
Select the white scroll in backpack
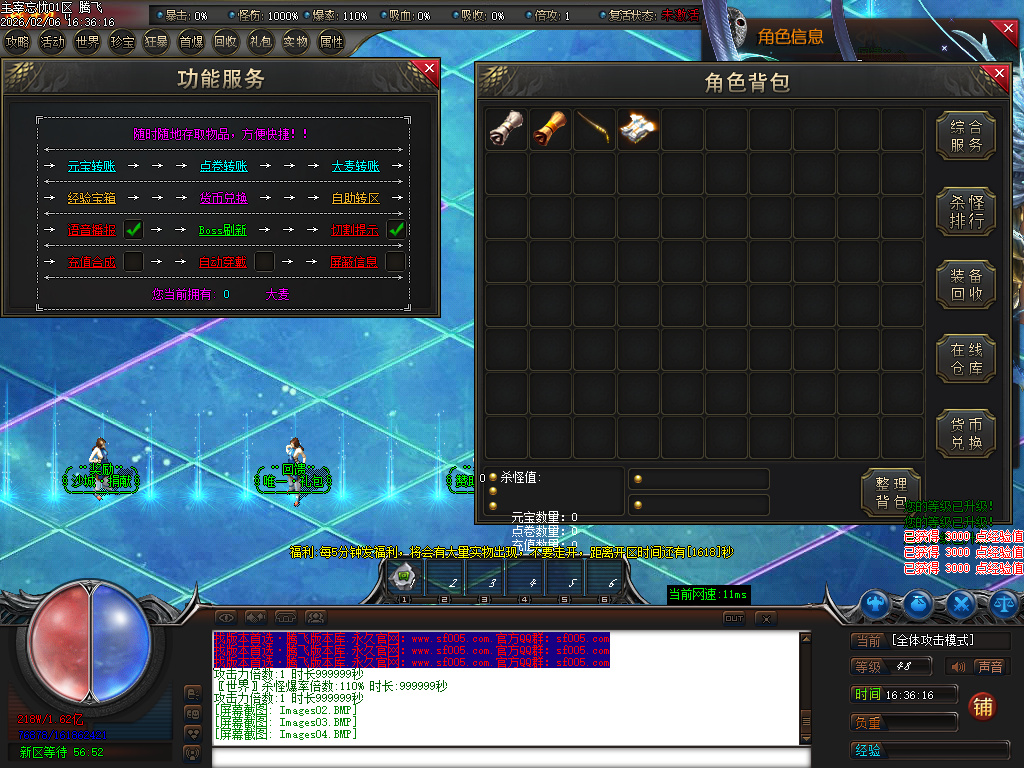point(505,129)
